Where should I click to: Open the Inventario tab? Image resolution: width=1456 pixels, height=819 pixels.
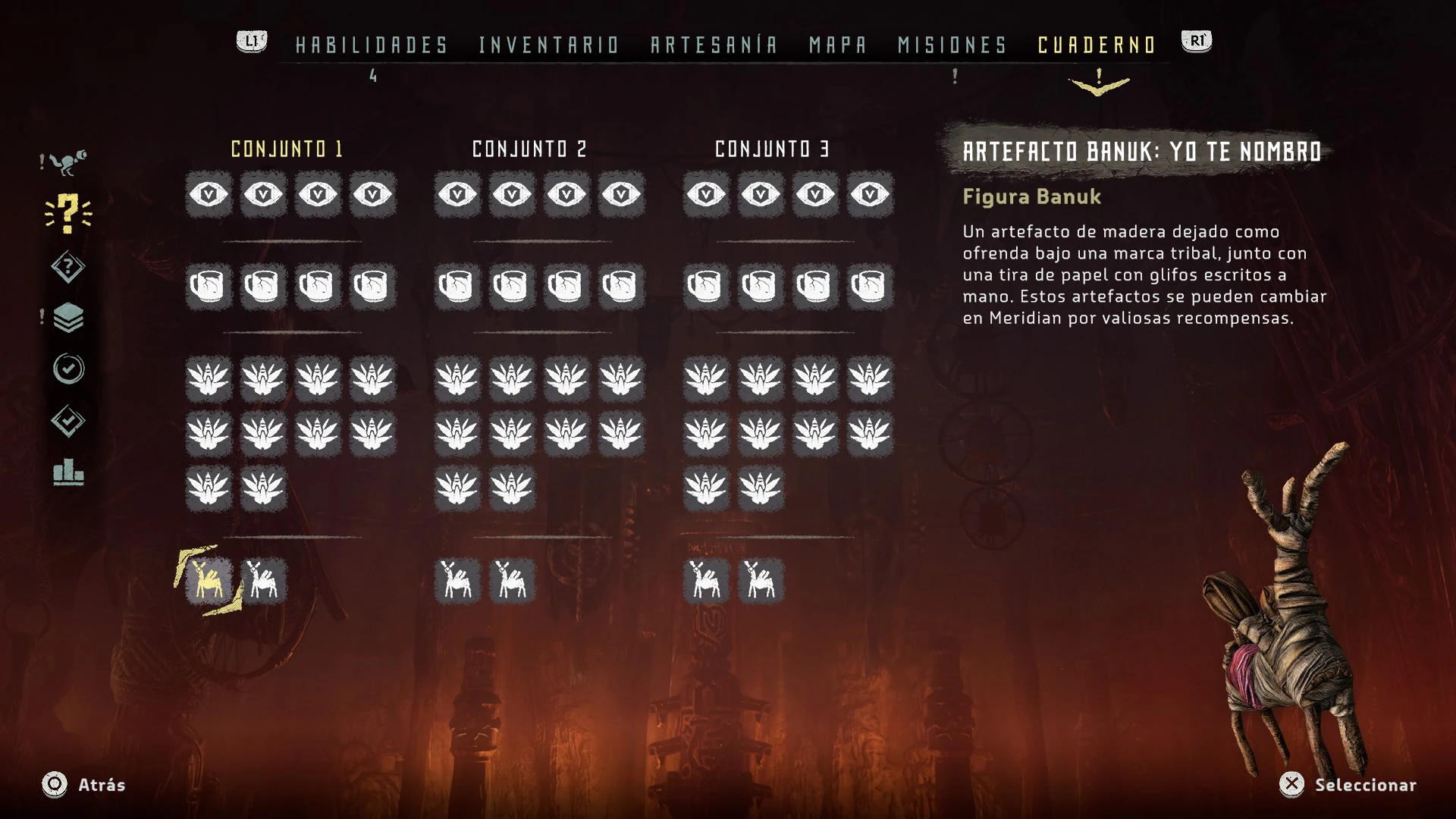(x=549, y=45)
